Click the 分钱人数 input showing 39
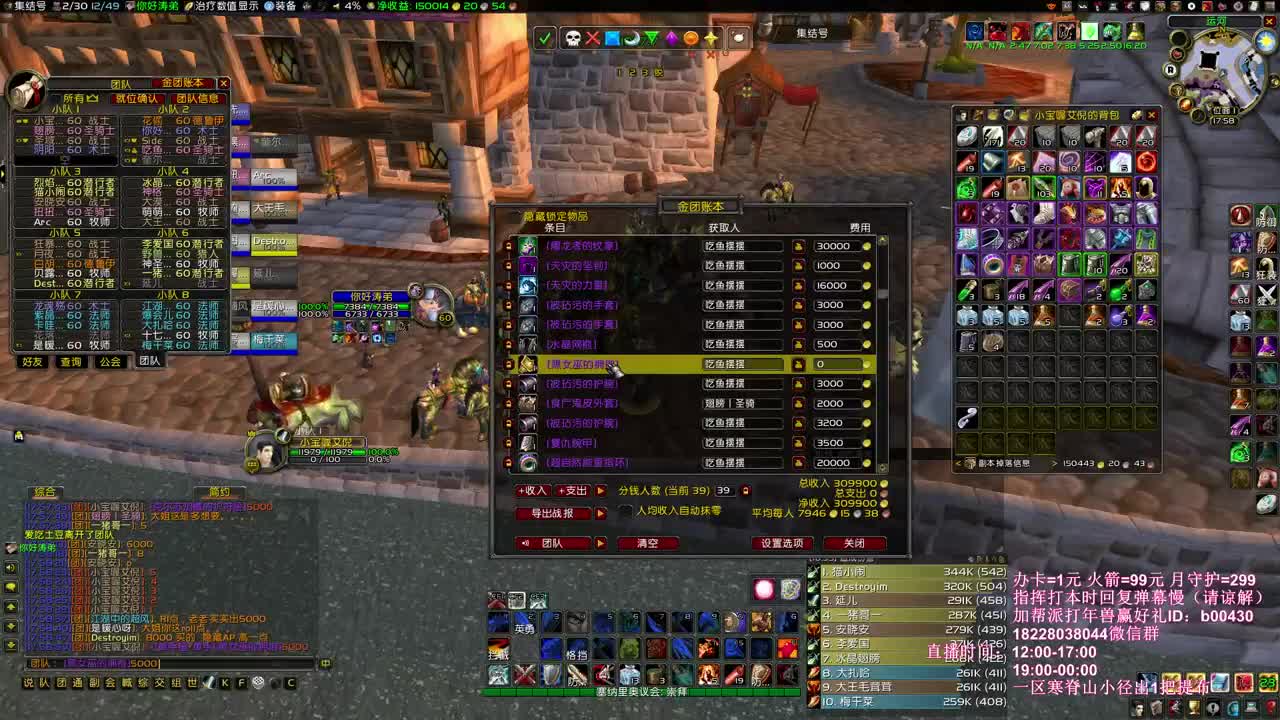The image size is (1280, 720). pos(726,491)
